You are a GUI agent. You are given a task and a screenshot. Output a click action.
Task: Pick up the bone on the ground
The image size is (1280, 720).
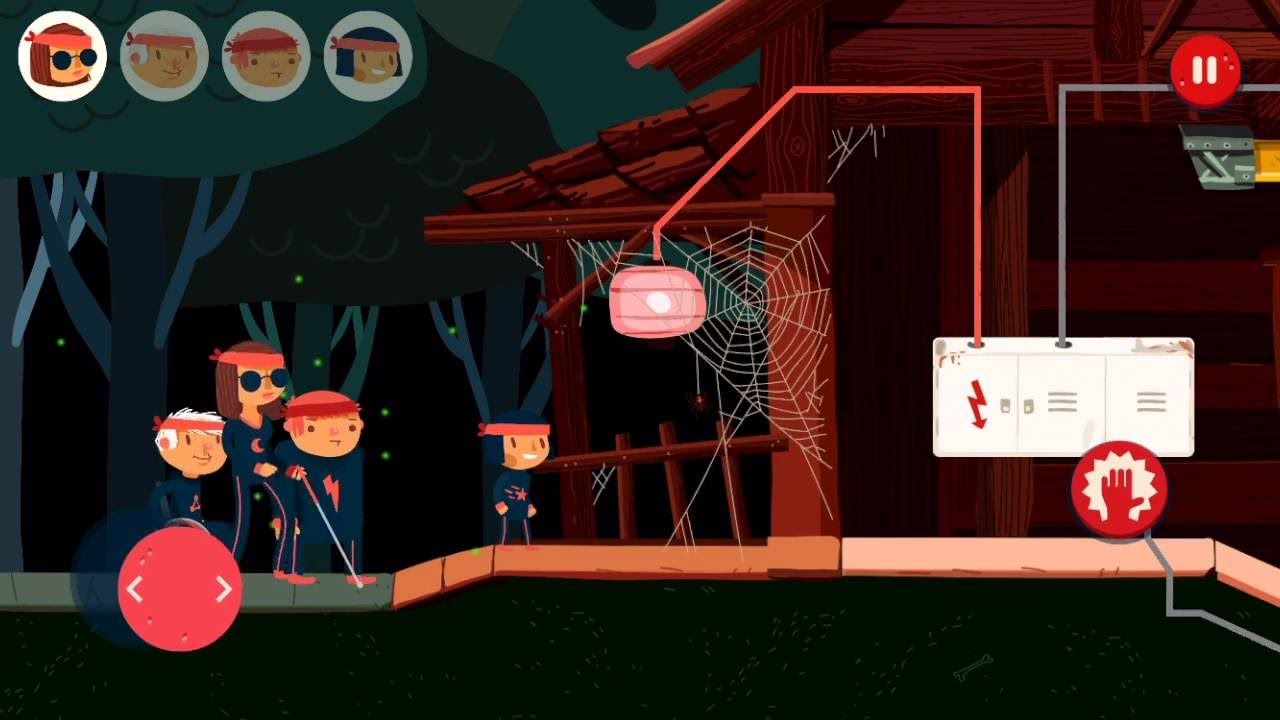coord(972,668)
